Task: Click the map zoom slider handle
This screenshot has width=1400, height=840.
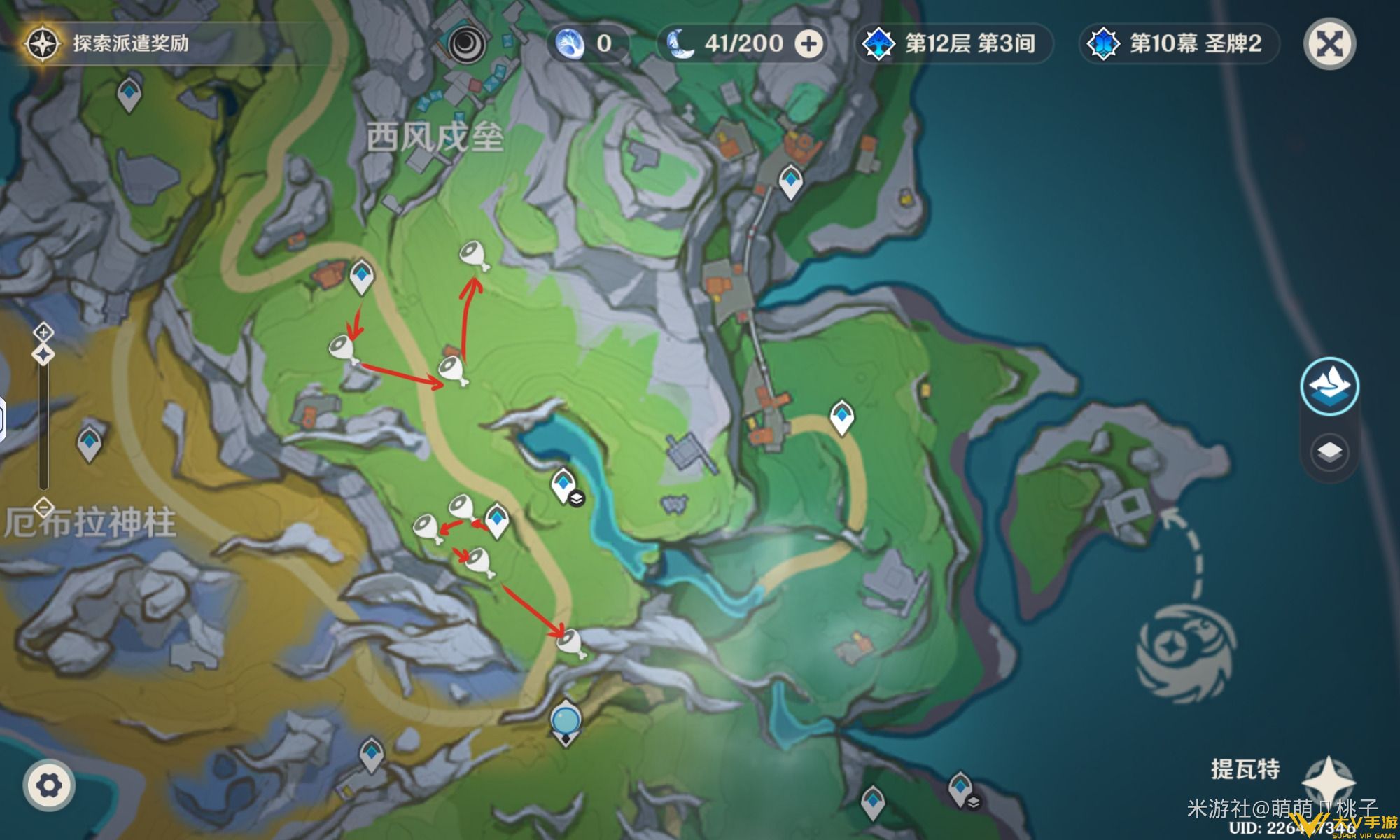Action: [43, 354]
